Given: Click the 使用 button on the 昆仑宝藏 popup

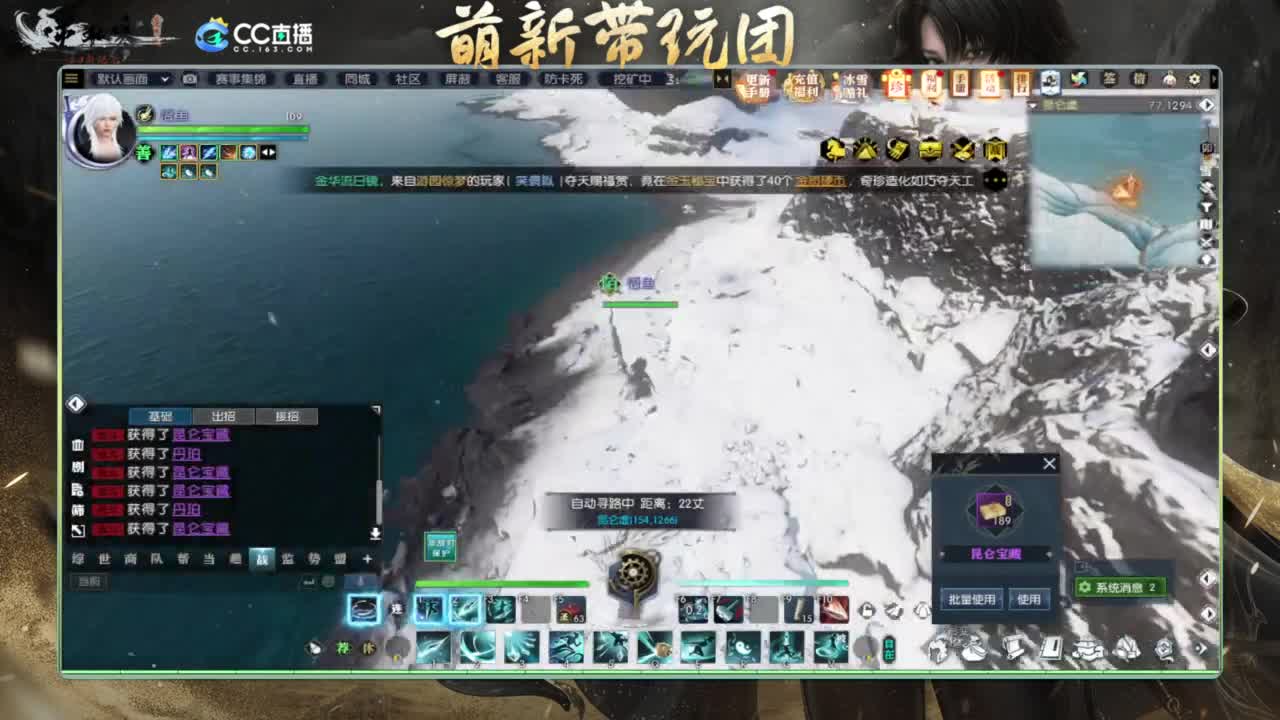Looking at the screenshot, I should (1030, 598).
